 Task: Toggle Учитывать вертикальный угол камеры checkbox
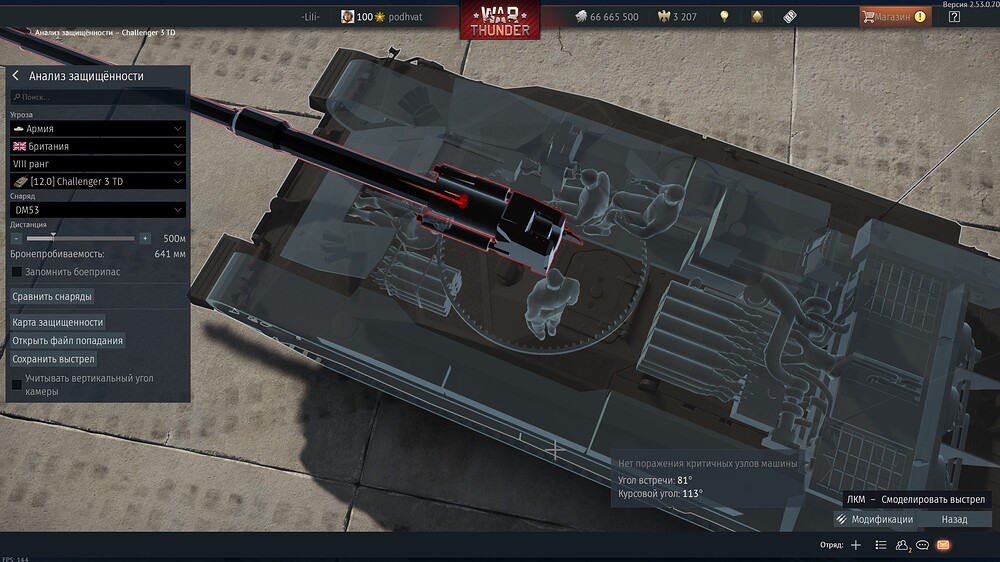16,383
